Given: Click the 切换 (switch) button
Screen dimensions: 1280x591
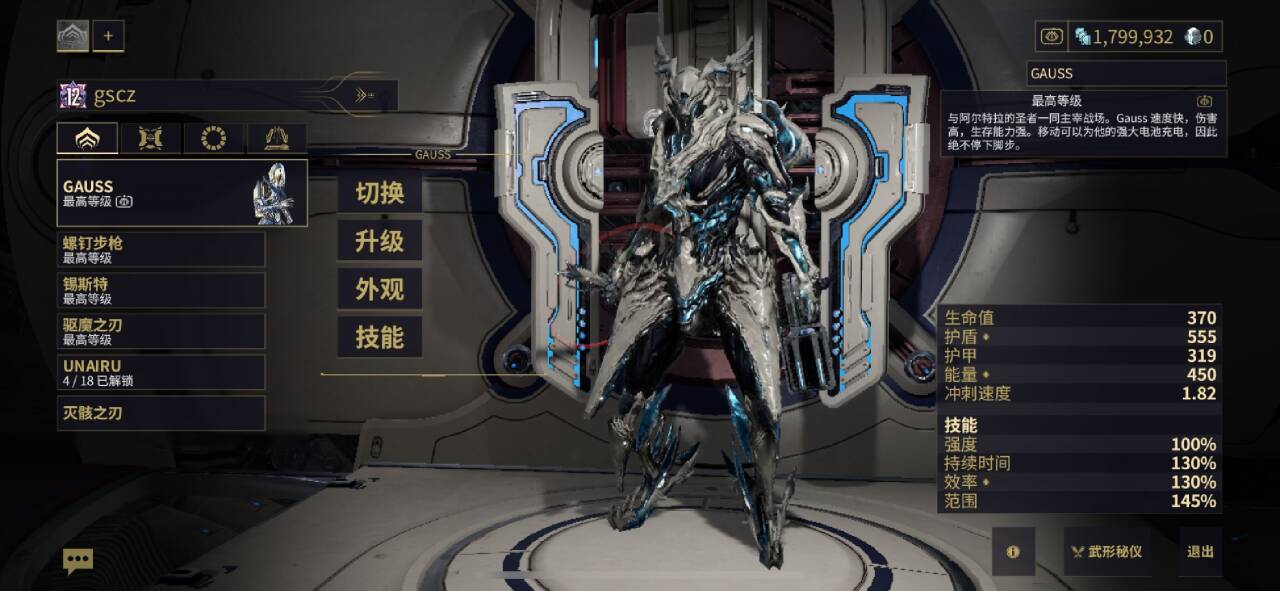Looking at the screenshot, I should point(379,193).
